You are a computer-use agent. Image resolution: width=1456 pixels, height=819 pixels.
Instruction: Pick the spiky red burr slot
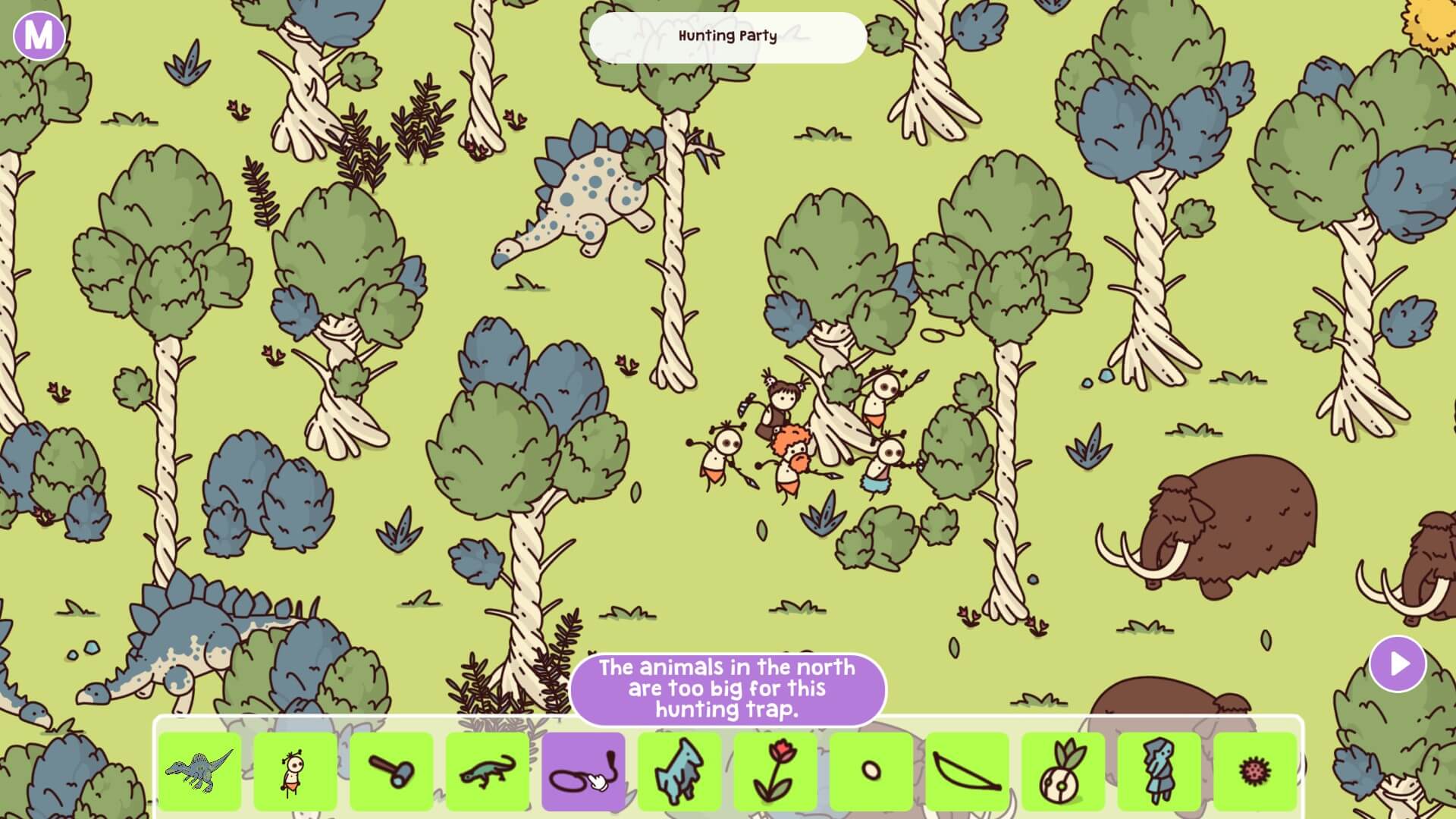pos(1255,771)
